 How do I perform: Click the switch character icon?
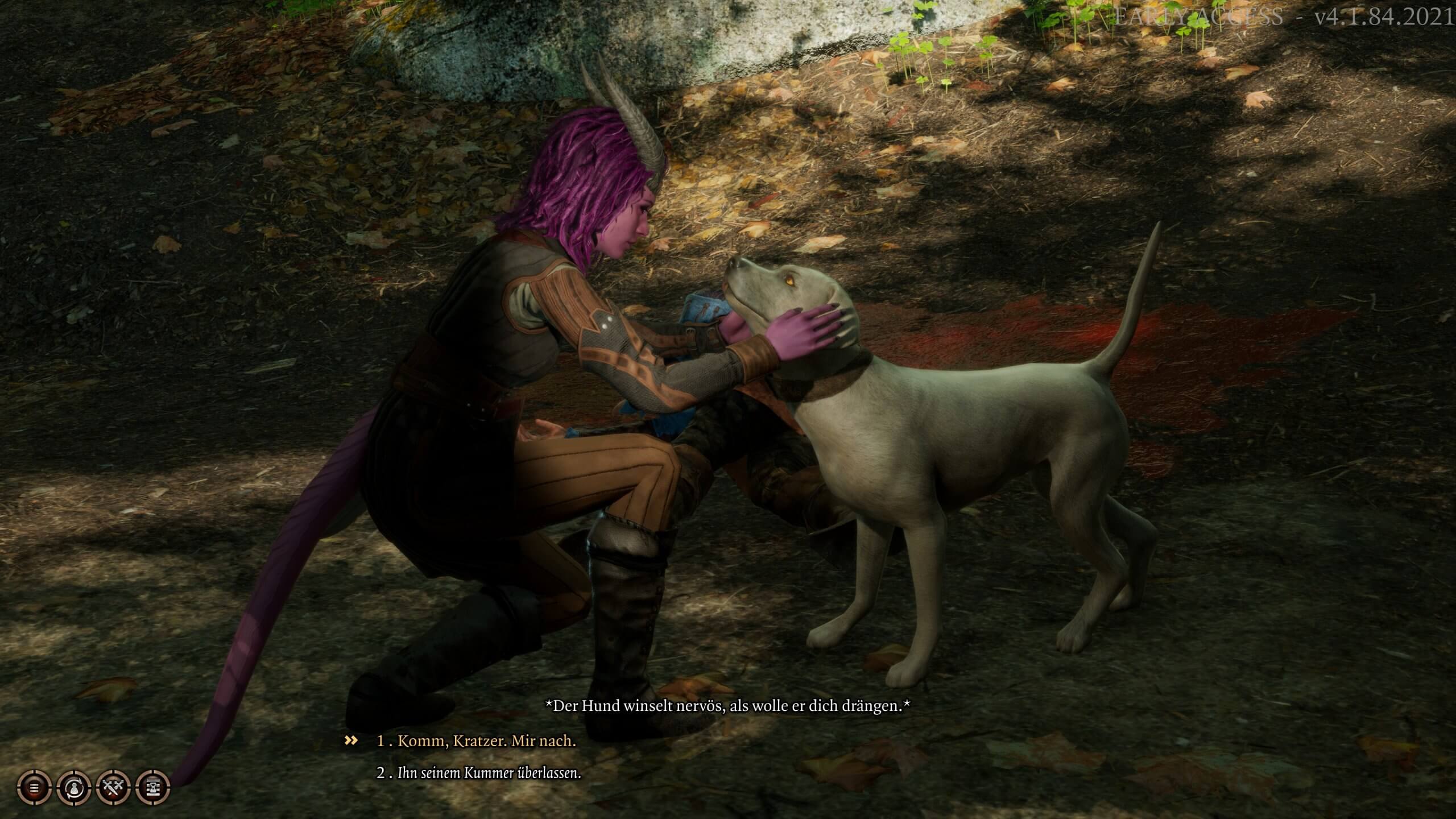pyautogui.click(x=75, y=788)
